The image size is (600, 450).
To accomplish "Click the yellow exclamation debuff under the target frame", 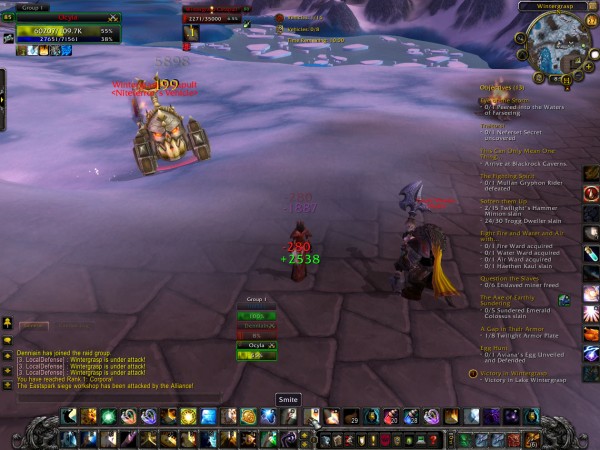I will [189, 32].
